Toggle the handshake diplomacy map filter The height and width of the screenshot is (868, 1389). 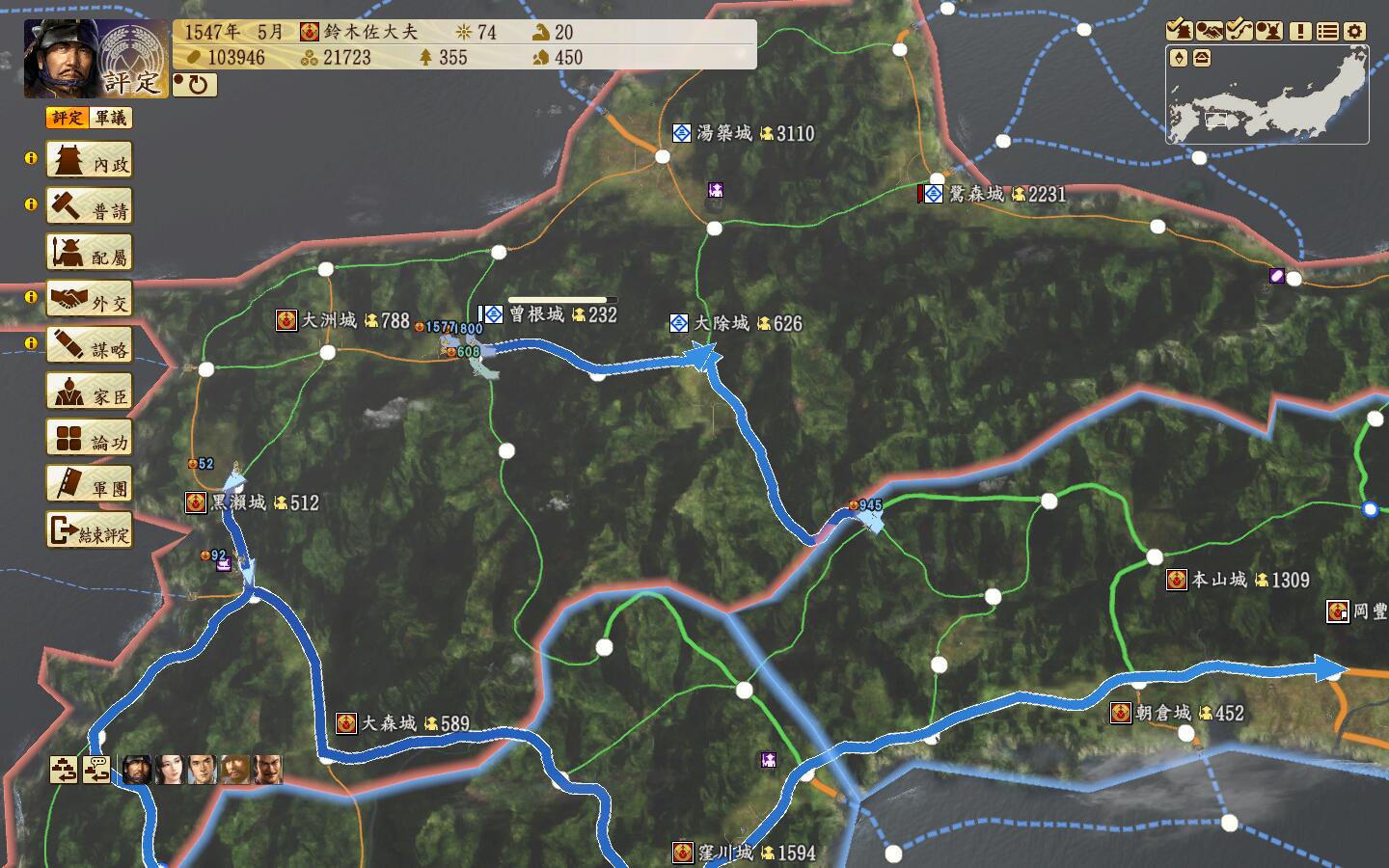tap(1210, 31)
